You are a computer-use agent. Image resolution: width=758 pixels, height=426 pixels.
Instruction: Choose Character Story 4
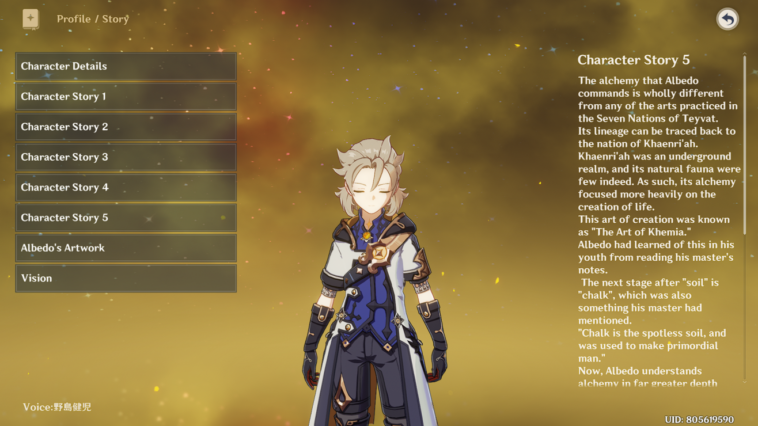pos(126,187)
